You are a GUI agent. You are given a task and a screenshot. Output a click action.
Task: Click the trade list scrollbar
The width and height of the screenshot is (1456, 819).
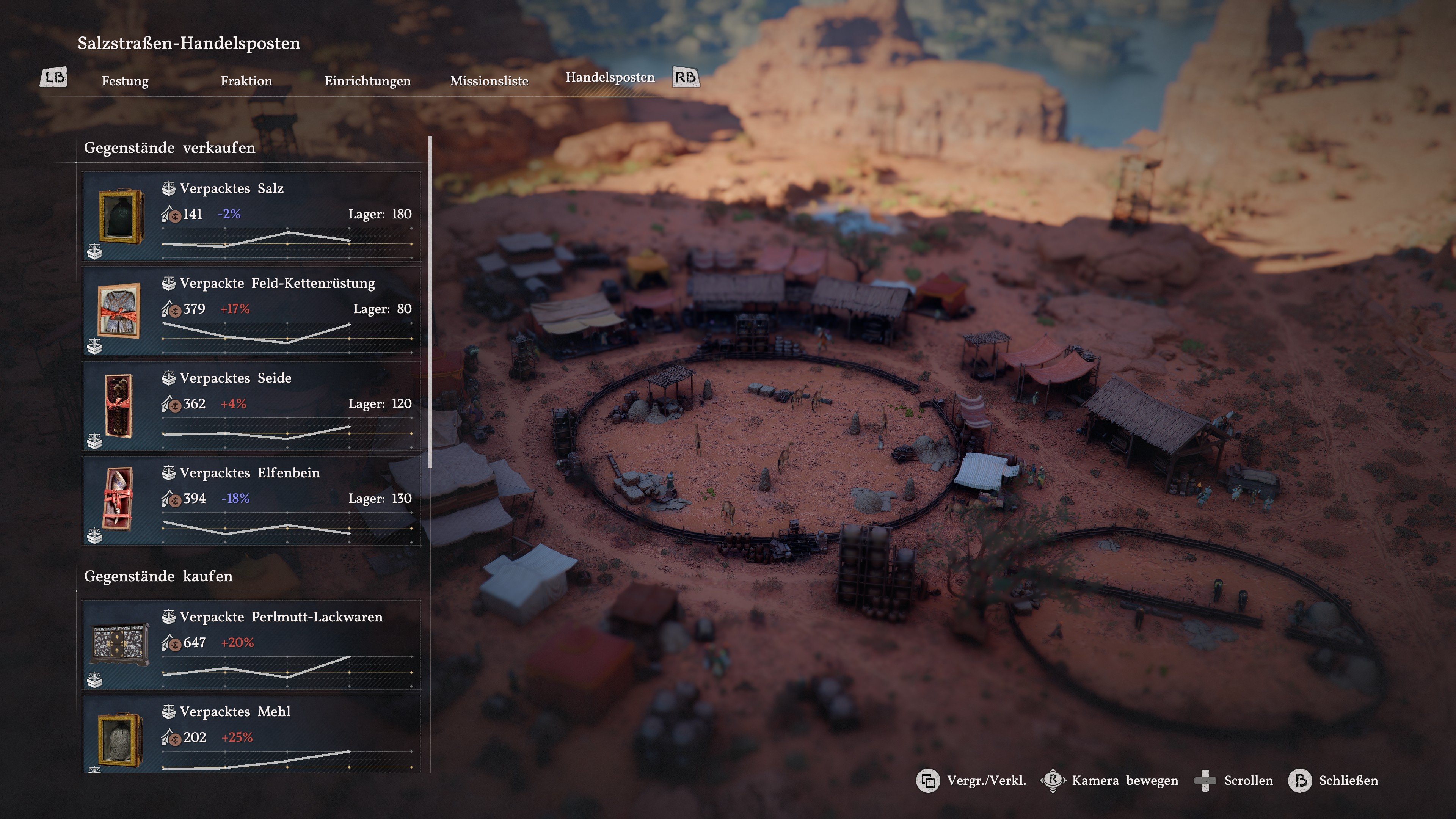click(x=431, y=303)
